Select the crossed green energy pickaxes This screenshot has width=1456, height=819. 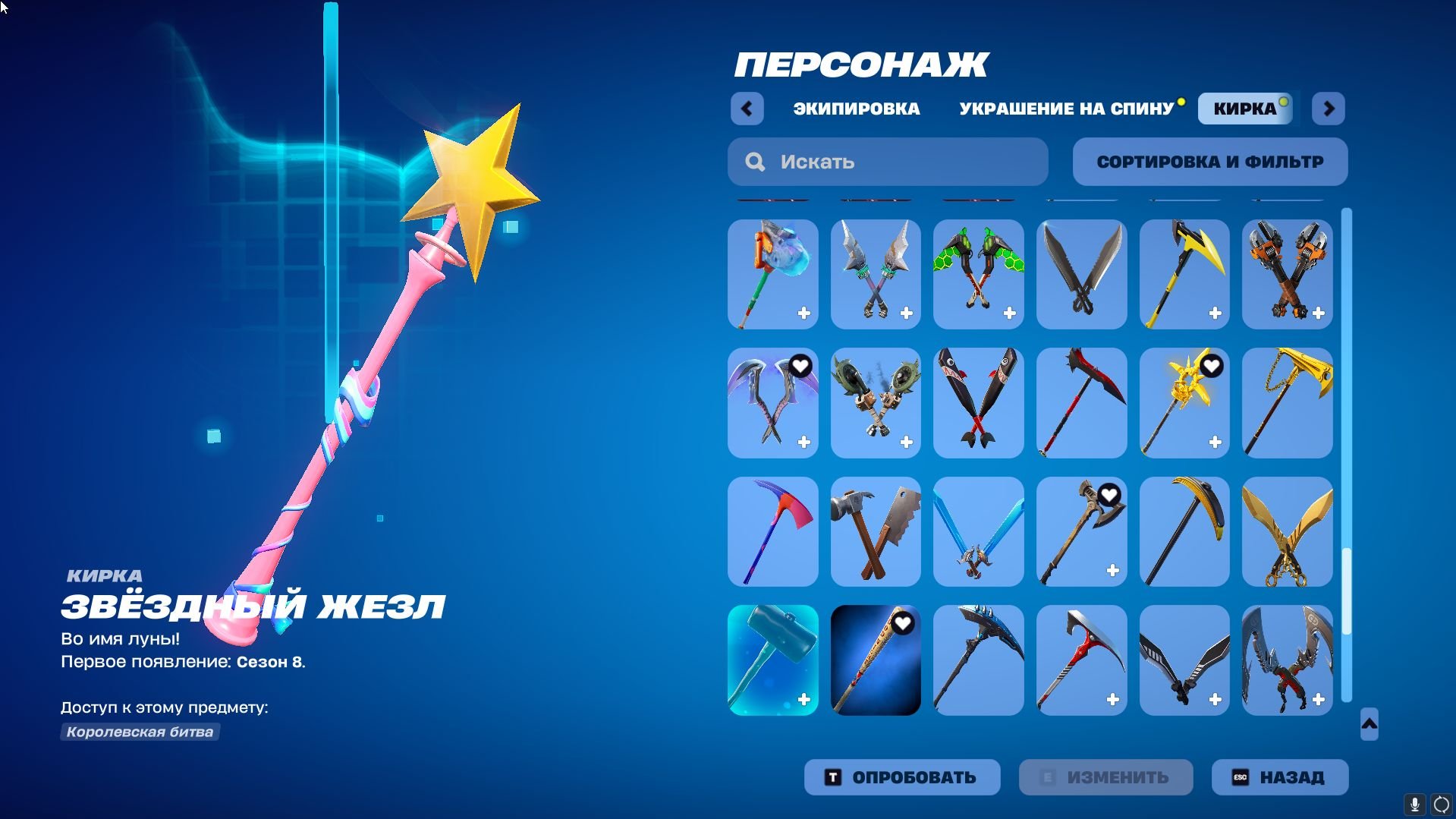coord(978,275)
